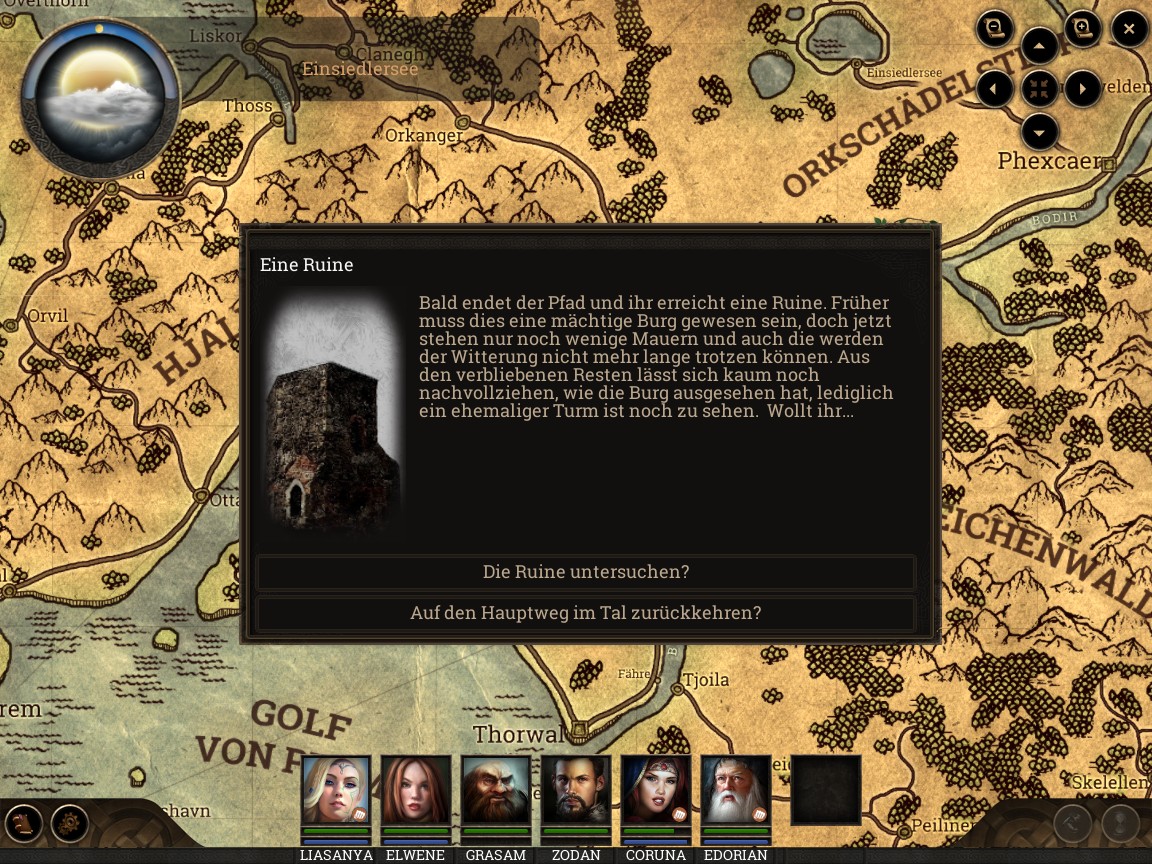Select Elwene's portrait
The height and width of the screenshot is (864, 1152).
point(416,790)
